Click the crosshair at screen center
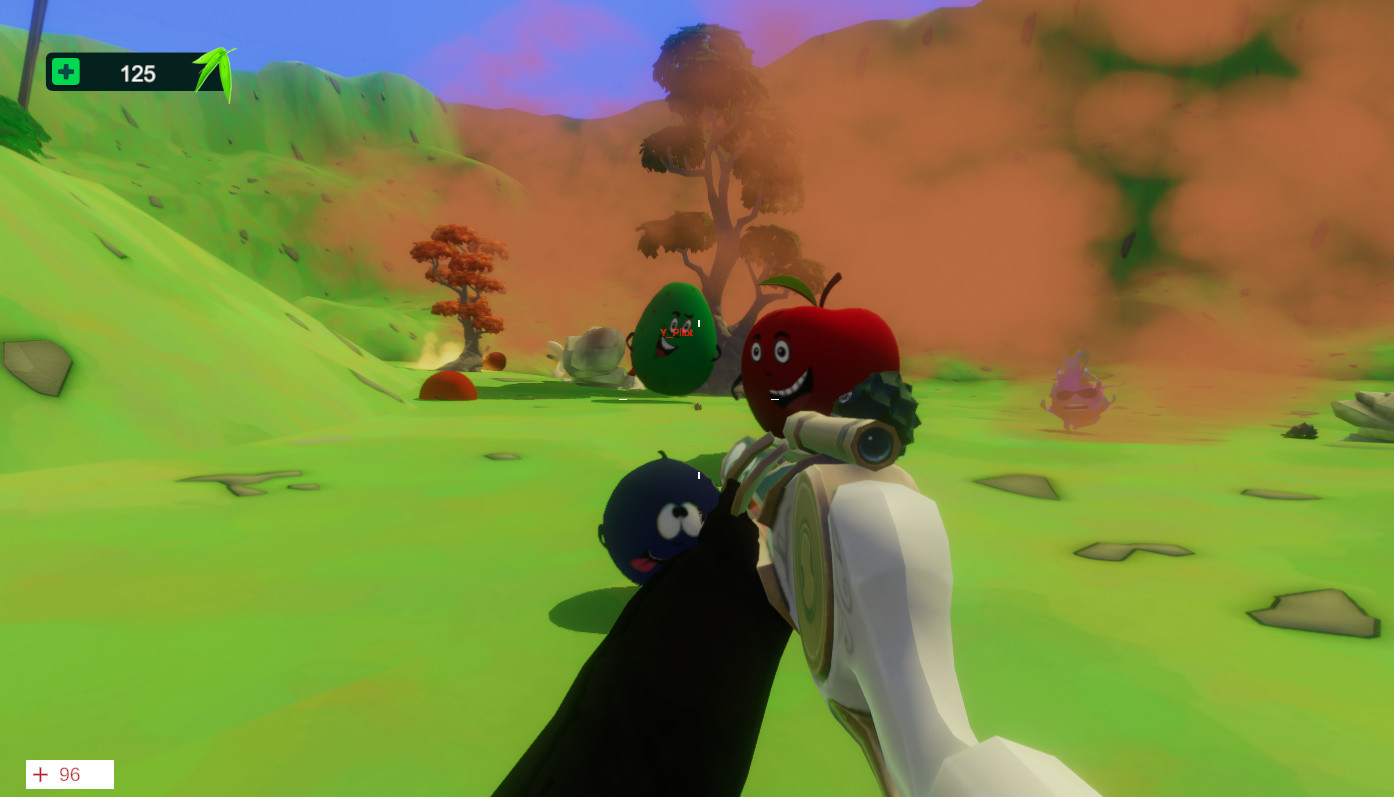The height and width of the screenshot is (797, 1394). [697, 398]
